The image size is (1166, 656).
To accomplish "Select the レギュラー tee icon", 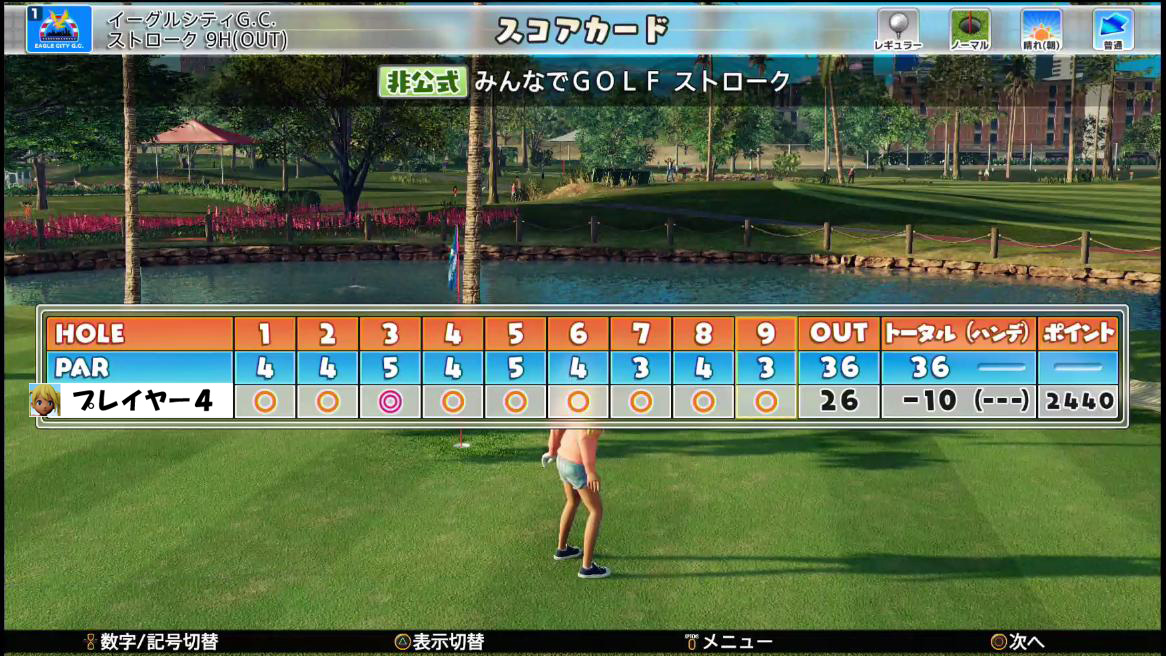I will pos(897,28).
